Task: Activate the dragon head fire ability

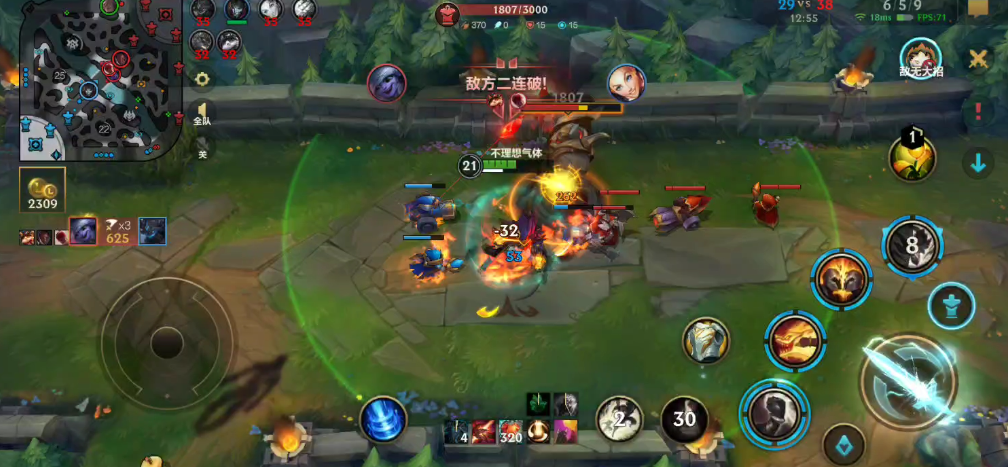Action: 795,340
